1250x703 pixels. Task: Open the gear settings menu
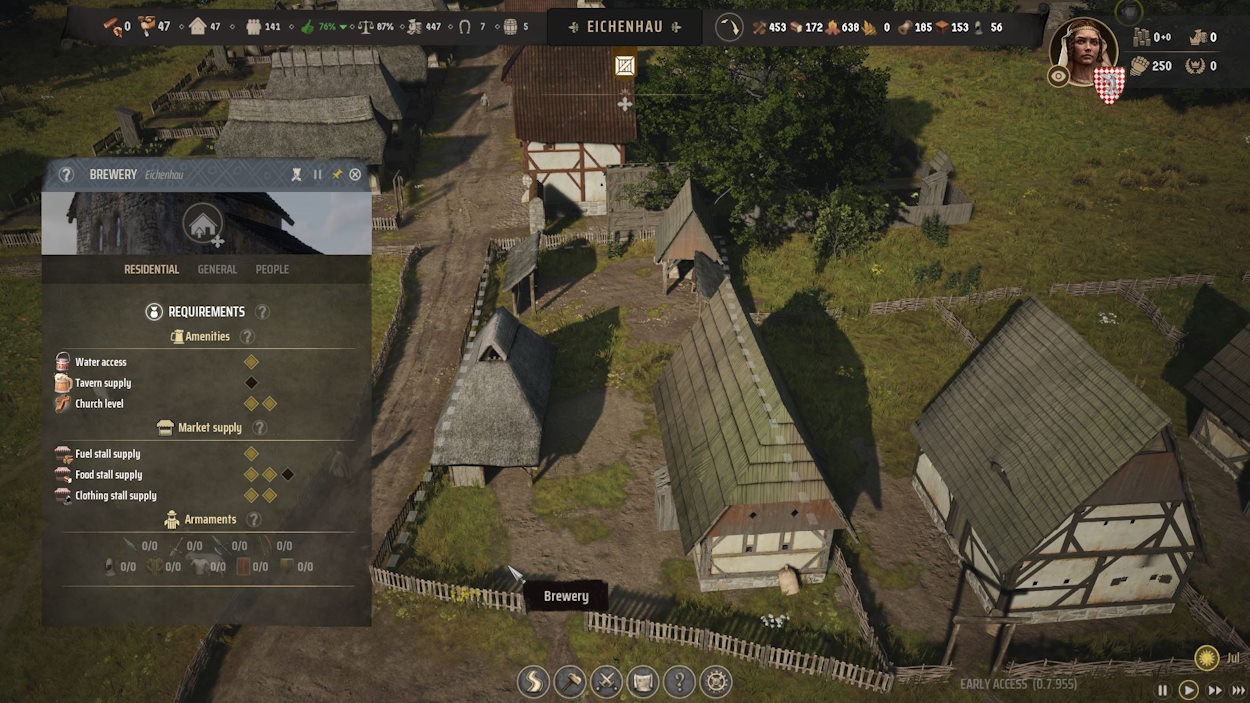pyautogui.click(x=716, y=682)
